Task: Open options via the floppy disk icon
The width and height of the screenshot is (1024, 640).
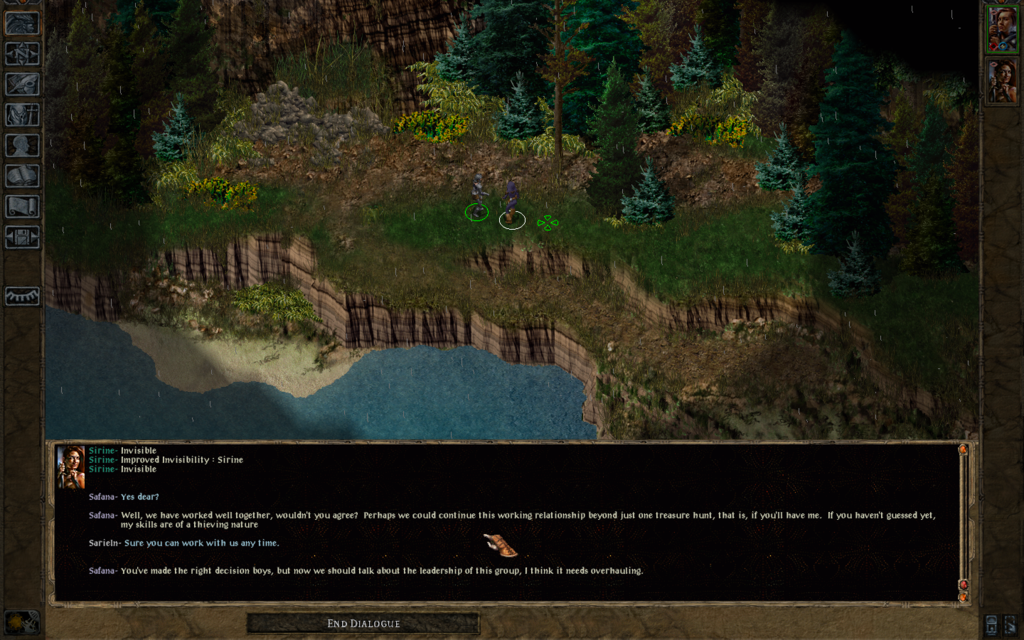Action: coord(22,237)
